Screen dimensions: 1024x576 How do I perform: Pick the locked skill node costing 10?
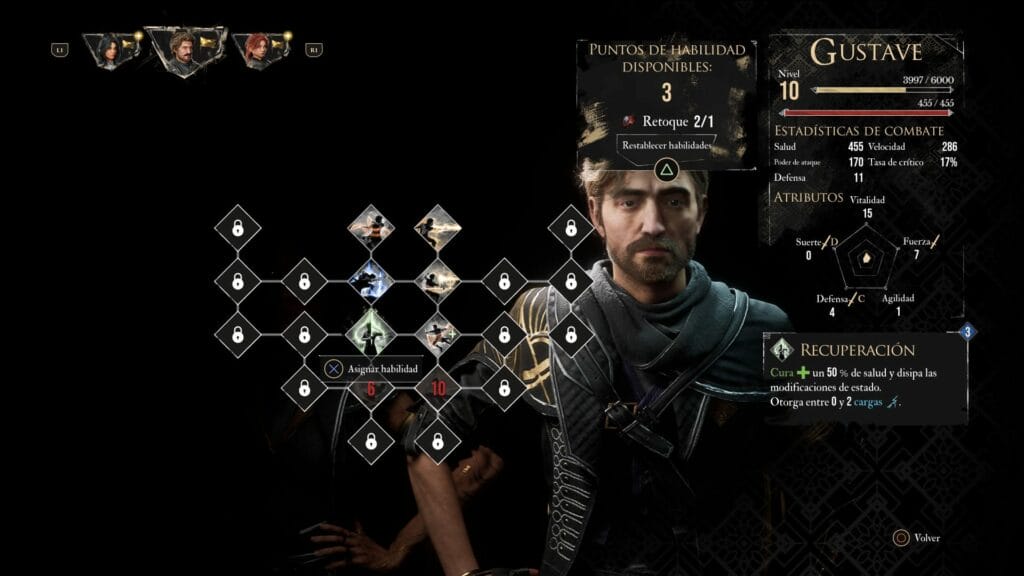click(x=437, y=387)
